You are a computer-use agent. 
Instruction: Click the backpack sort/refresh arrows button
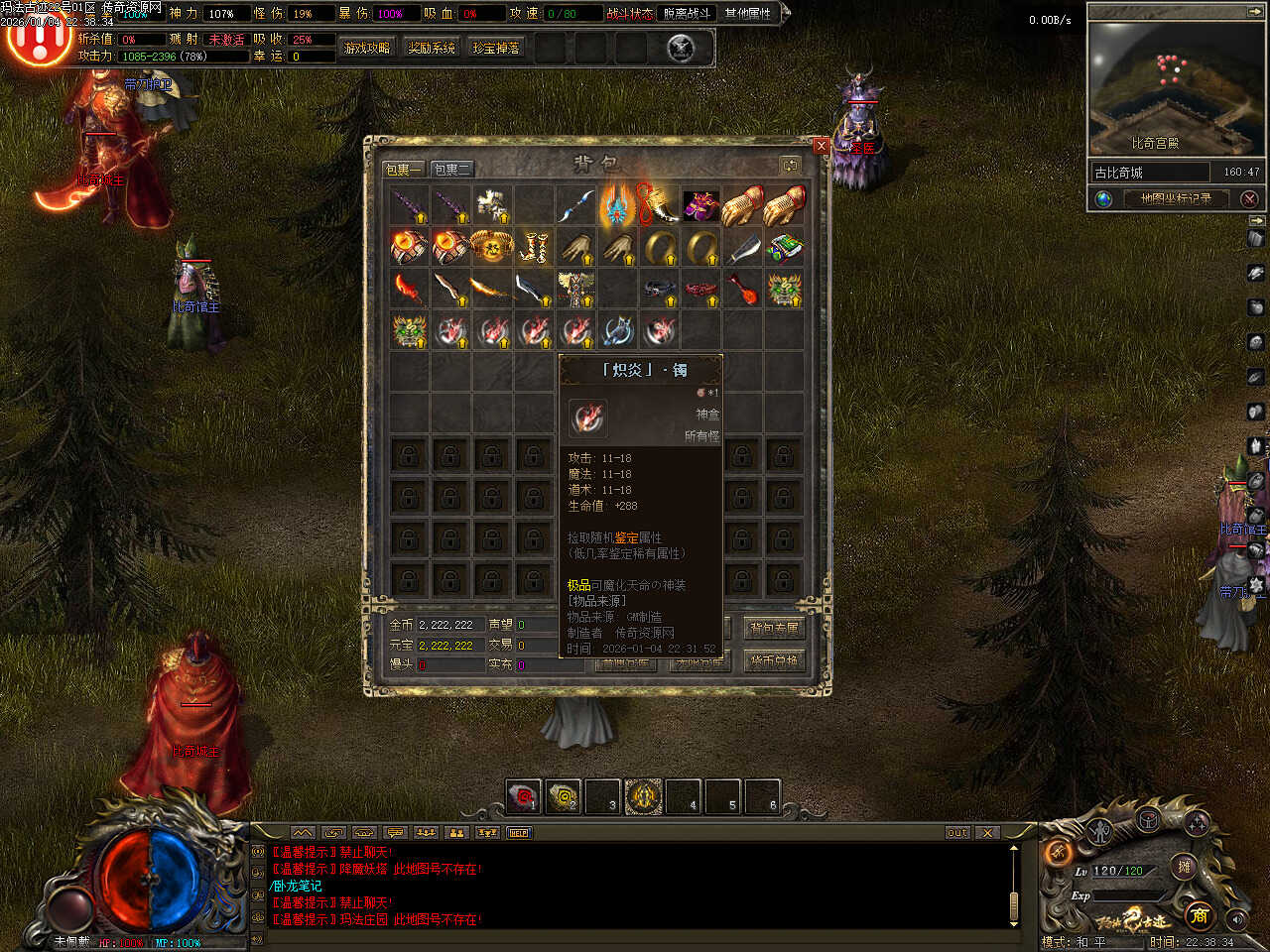click(790, 165)
